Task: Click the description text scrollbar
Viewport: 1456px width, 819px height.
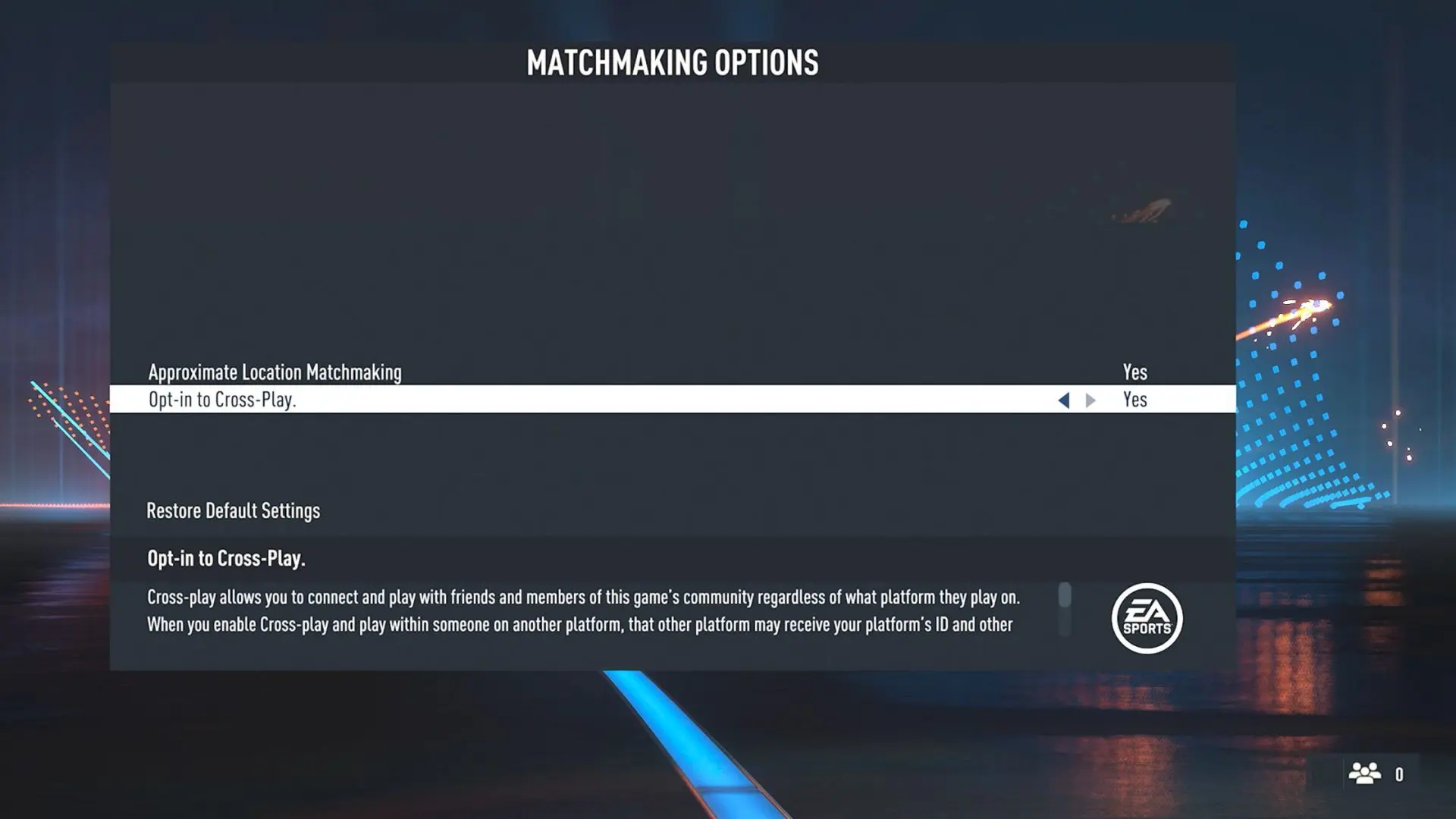Action: [1065, 596]
